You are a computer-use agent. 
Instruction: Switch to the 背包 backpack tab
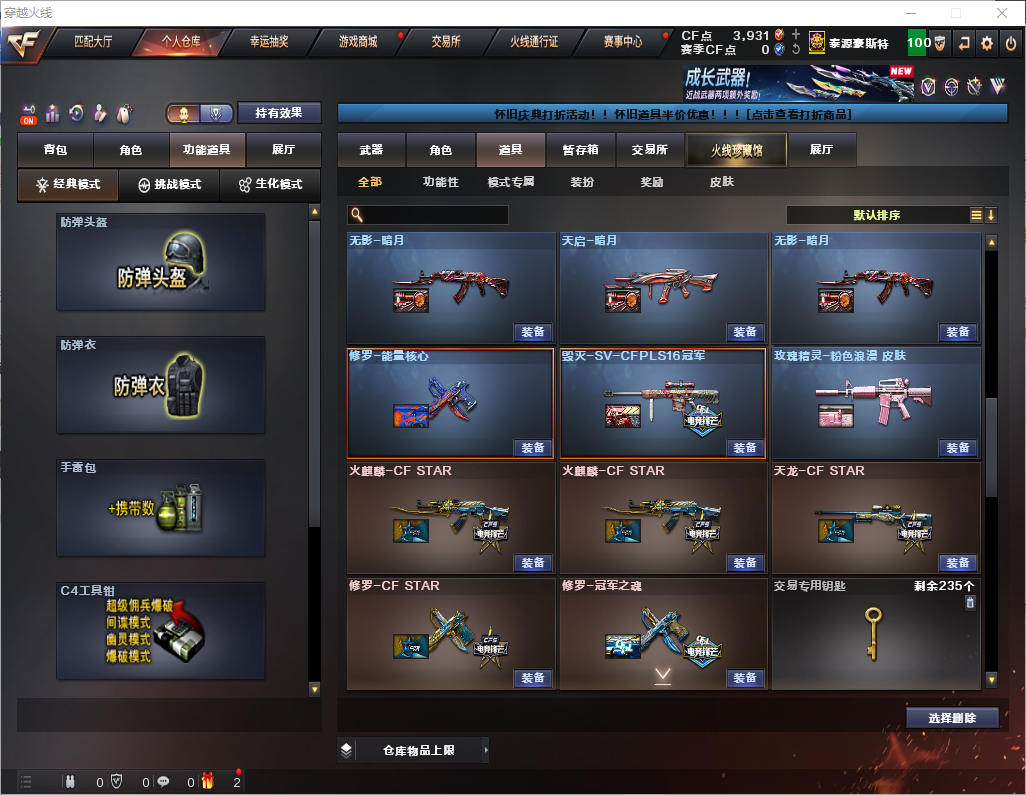coord(55,150)
